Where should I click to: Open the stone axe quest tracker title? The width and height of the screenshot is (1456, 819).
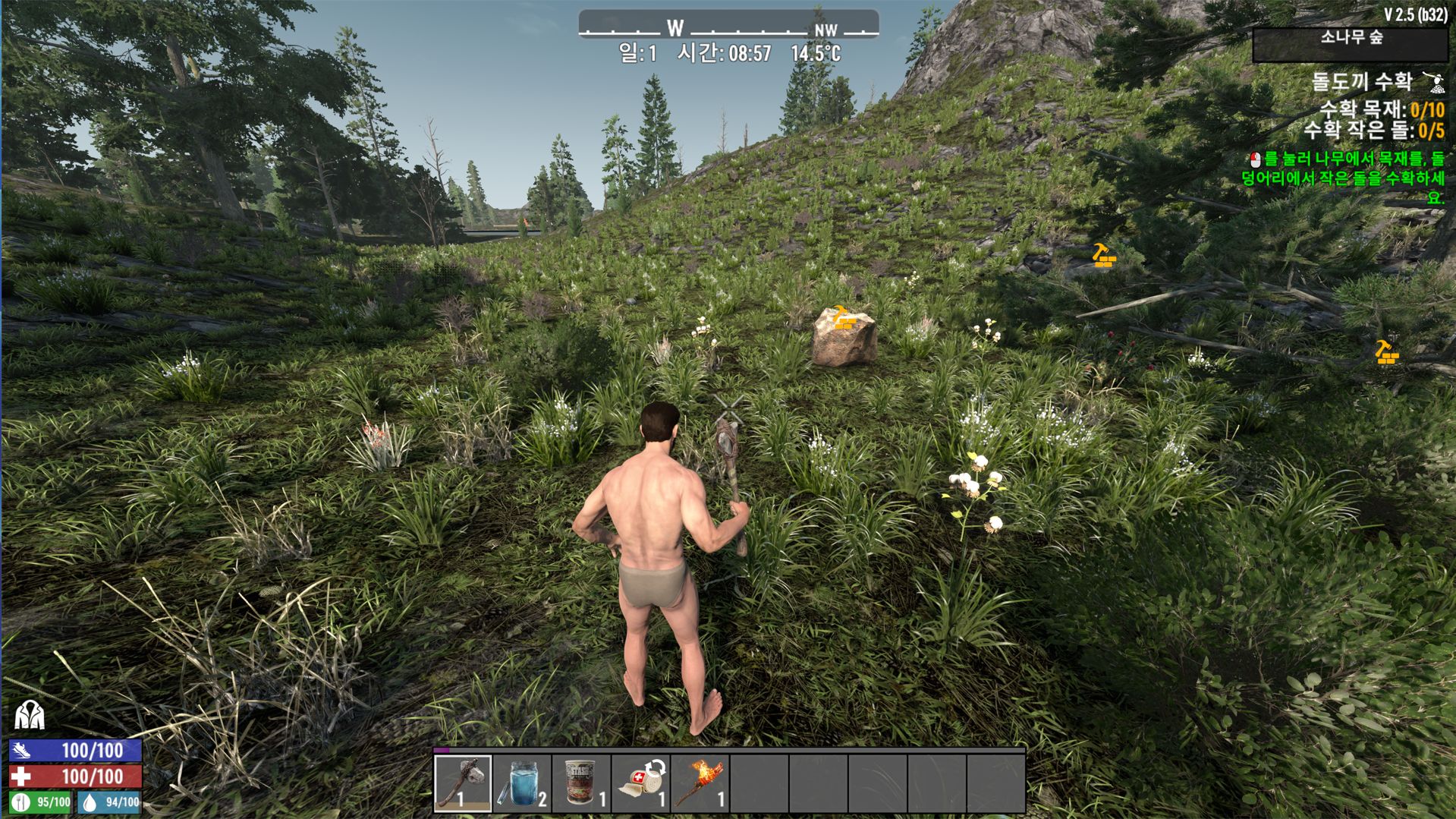pyautogui.click(x=1362, y=82)
